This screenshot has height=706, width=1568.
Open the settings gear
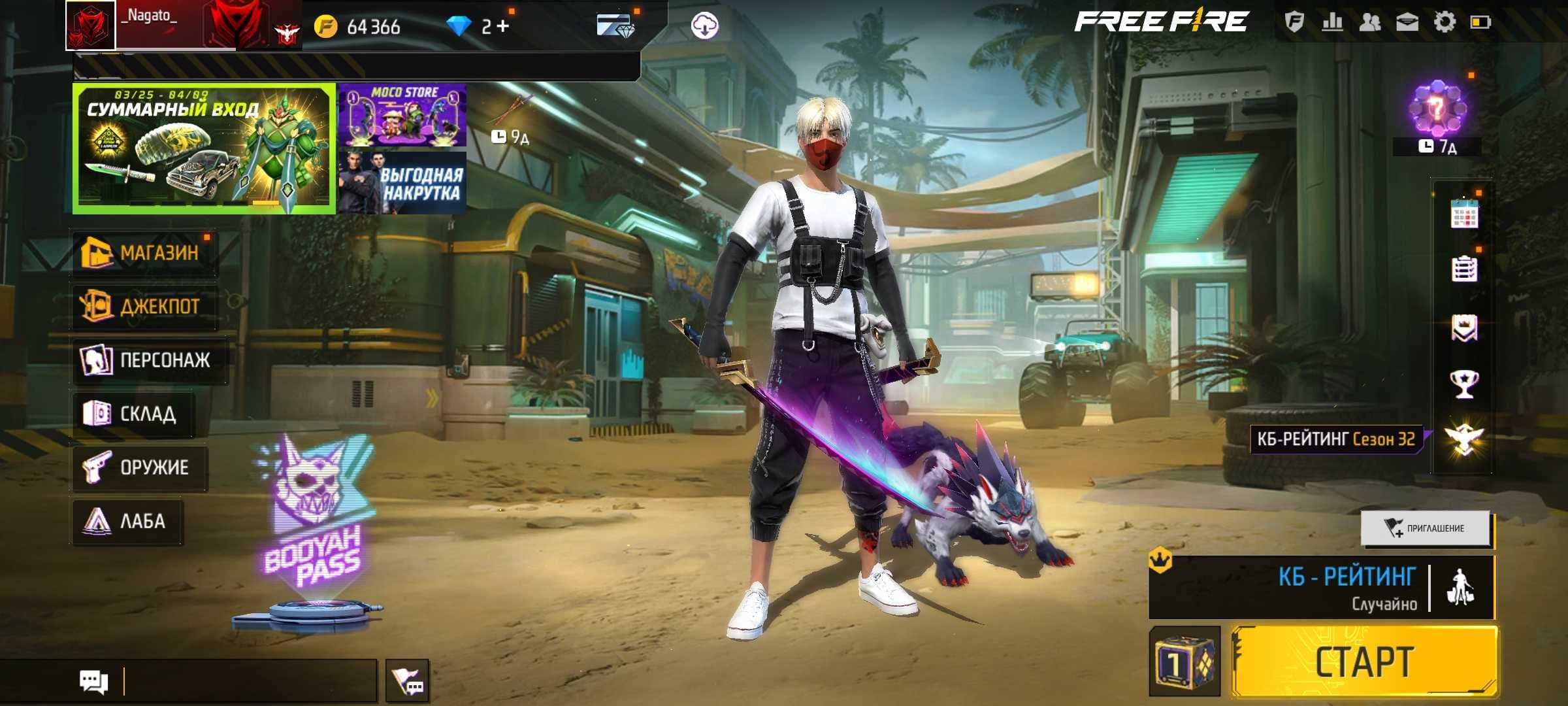[1445, 22]
